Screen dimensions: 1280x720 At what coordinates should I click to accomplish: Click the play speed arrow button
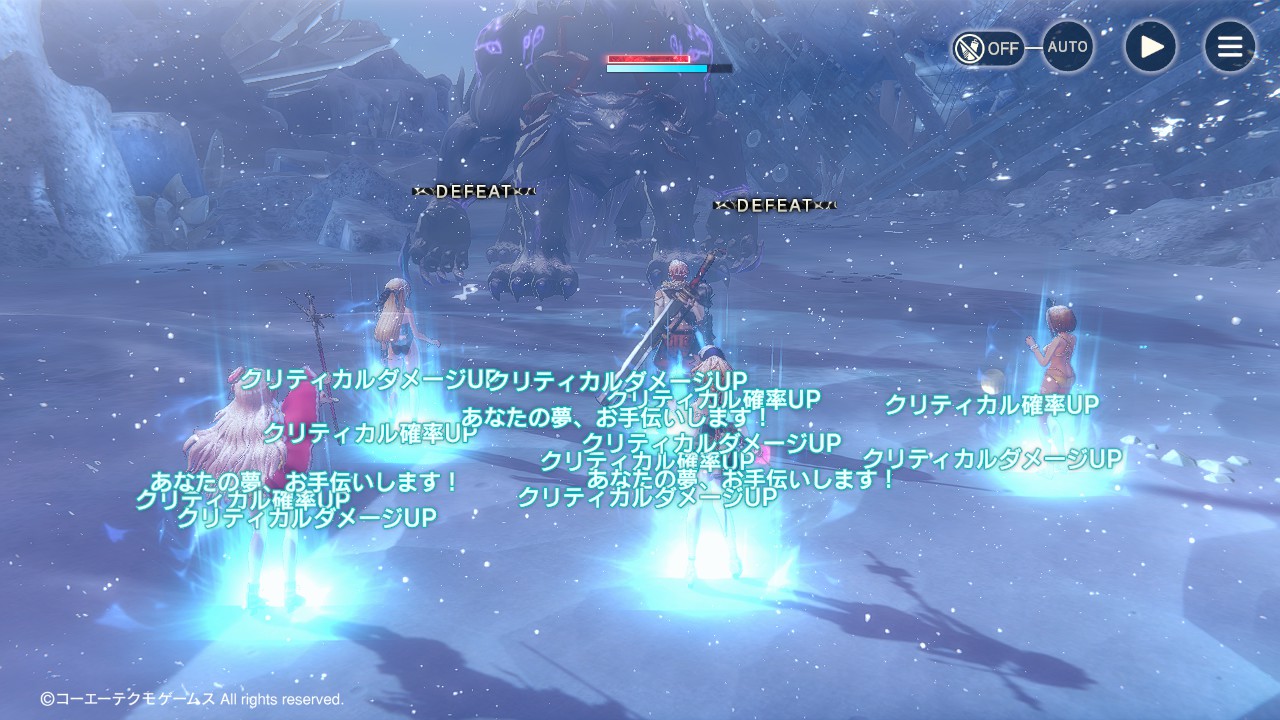(1151, 47)
